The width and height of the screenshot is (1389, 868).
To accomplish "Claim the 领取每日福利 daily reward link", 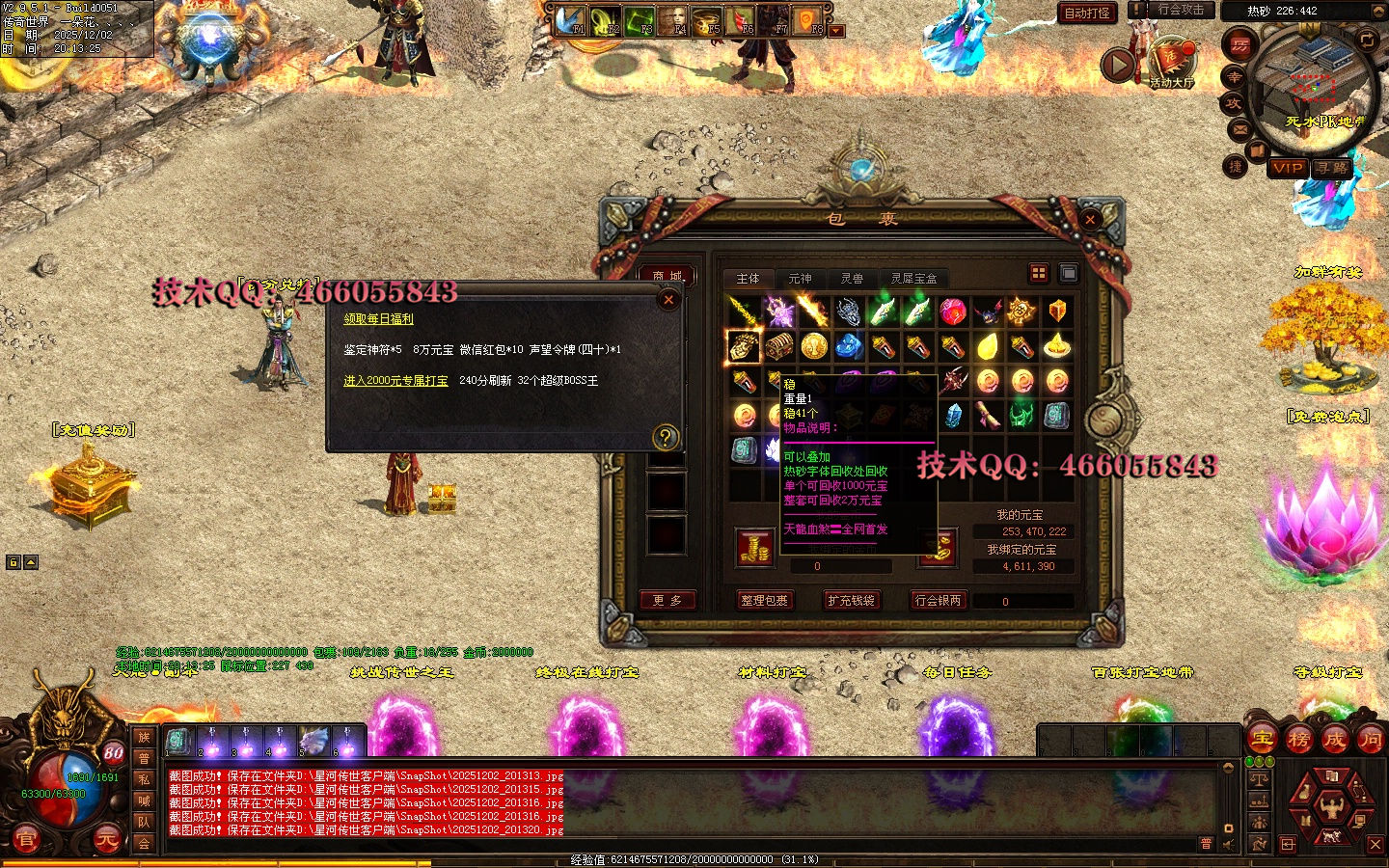I will coord(378,318).
